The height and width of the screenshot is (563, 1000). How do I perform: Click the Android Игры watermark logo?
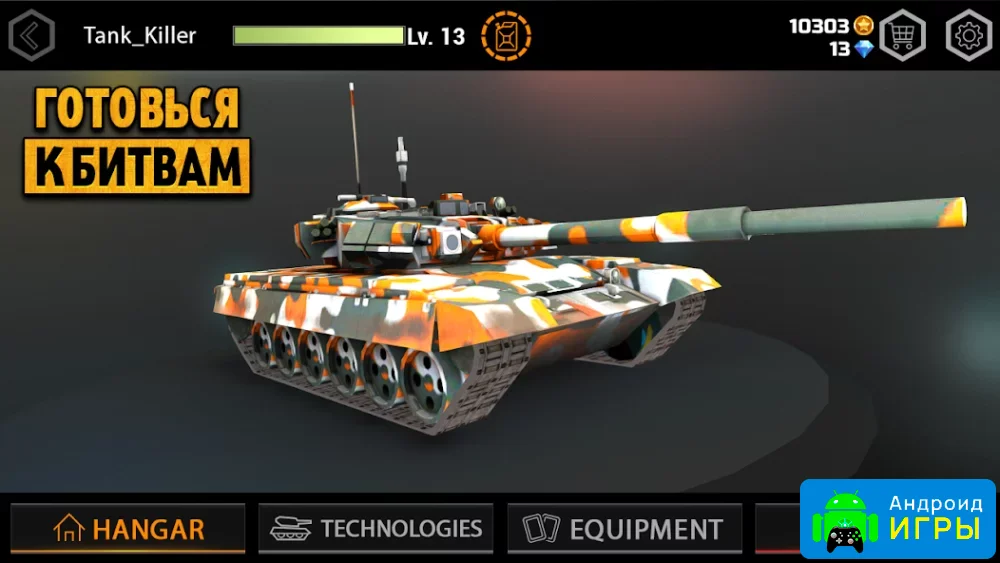(897, 519)
